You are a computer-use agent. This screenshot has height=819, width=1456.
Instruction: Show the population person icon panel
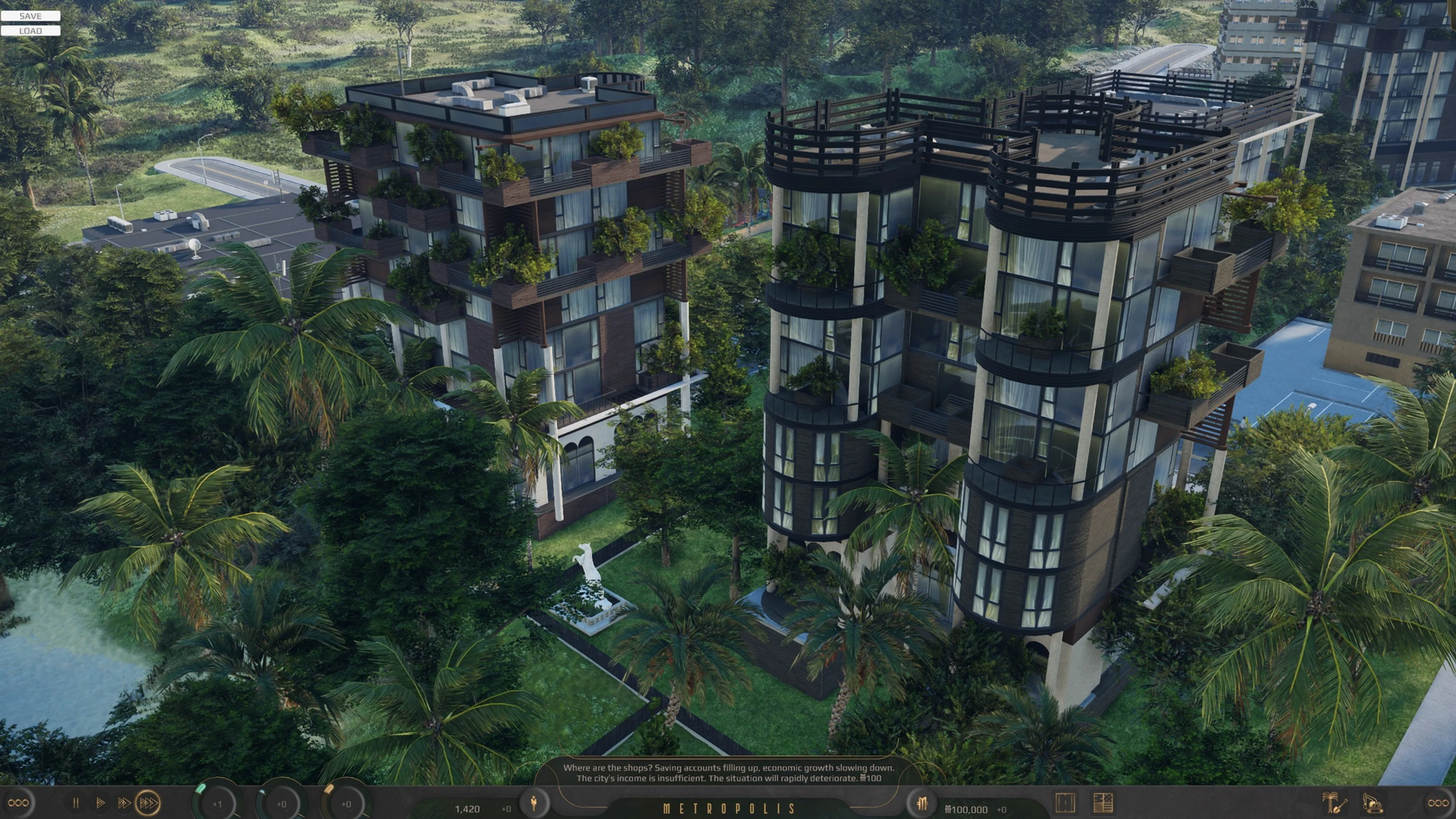tap(534, 803)
